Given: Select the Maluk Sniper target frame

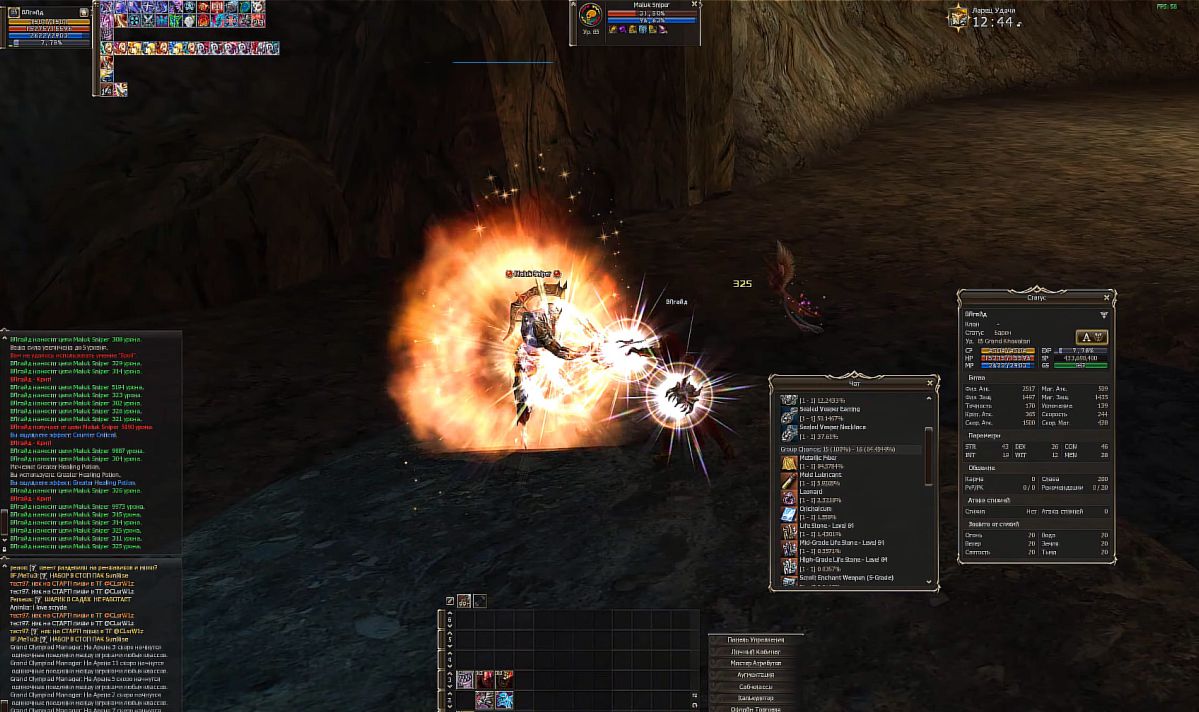Looking at the screenshot, I should (x=640, y=22).
